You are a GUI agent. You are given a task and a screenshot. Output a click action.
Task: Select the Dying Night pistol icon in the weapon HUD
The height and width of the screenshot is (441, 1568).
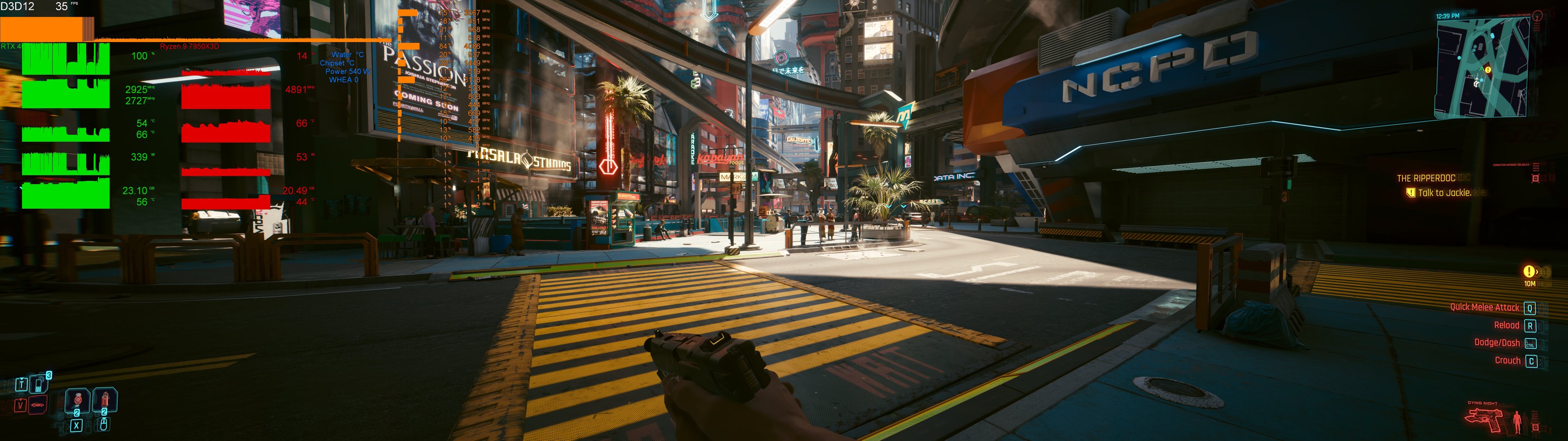coord(1484,419)
